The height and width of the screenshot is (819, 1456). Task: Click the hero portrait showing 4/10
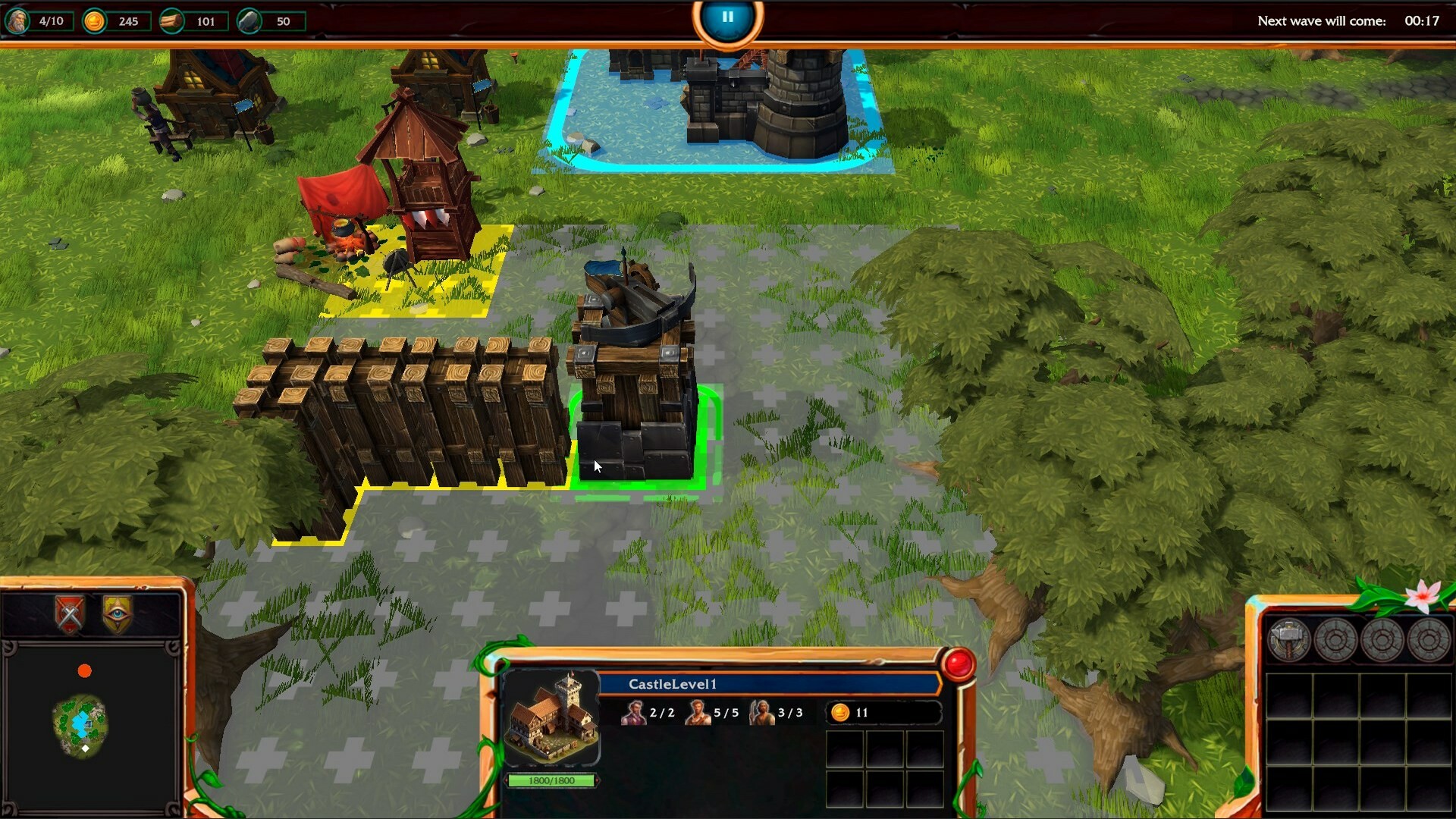(x=18, y=20)
